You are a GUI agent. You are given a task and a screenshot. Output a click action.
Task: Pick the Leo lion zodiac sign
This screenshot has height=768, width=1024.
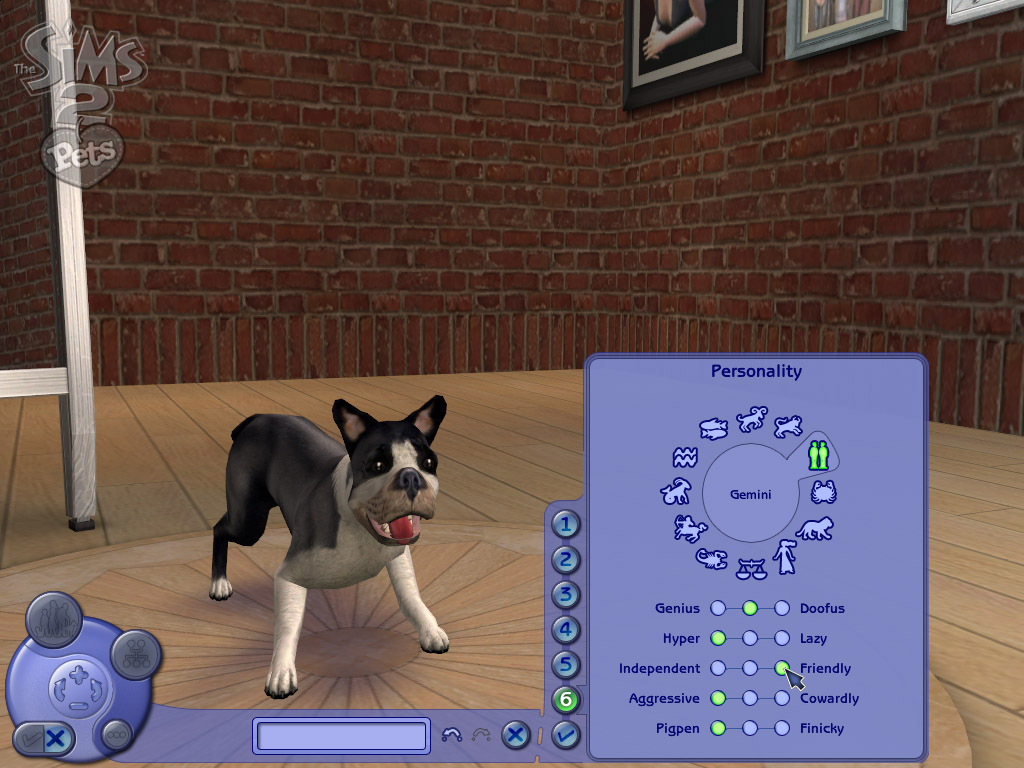[814, 528]
